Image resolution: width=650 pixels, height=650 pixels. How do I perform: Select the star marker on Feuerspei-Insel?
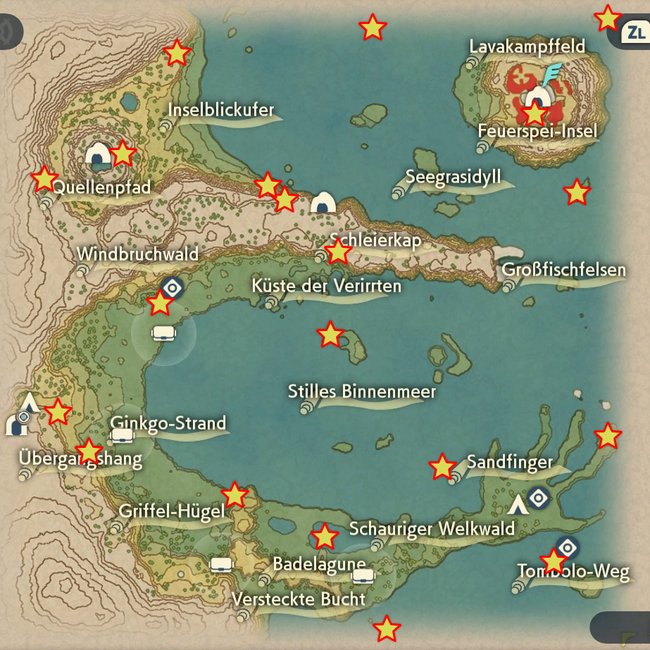pos(535,113)
